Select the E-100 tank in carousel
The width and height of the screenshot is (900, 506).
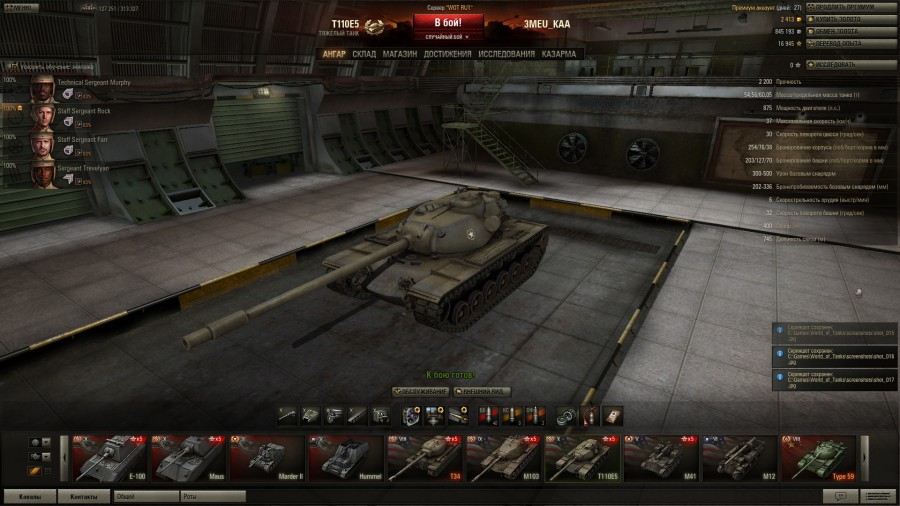coord(109,458)
